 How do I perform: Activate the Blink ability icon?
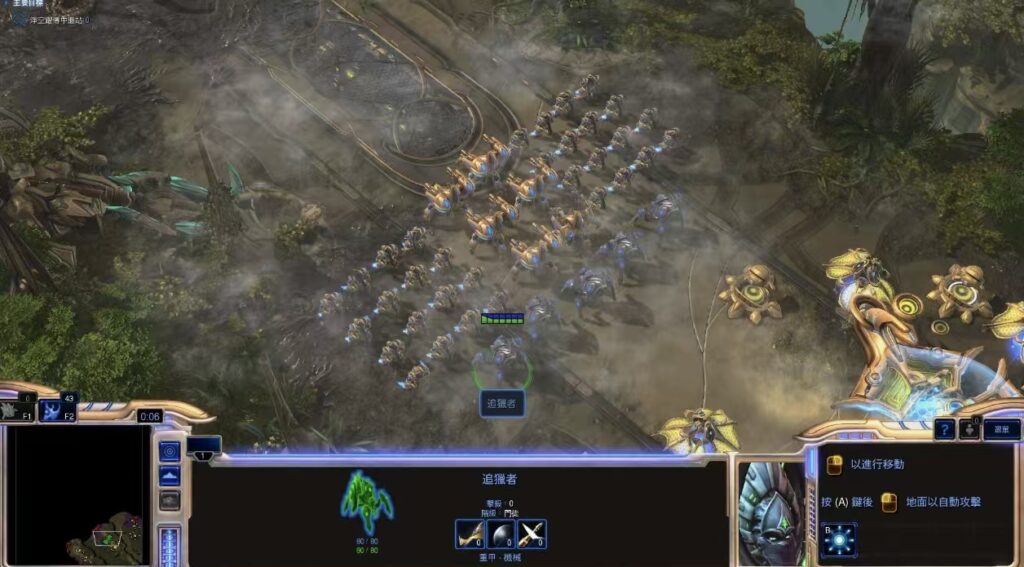point(838,539)
